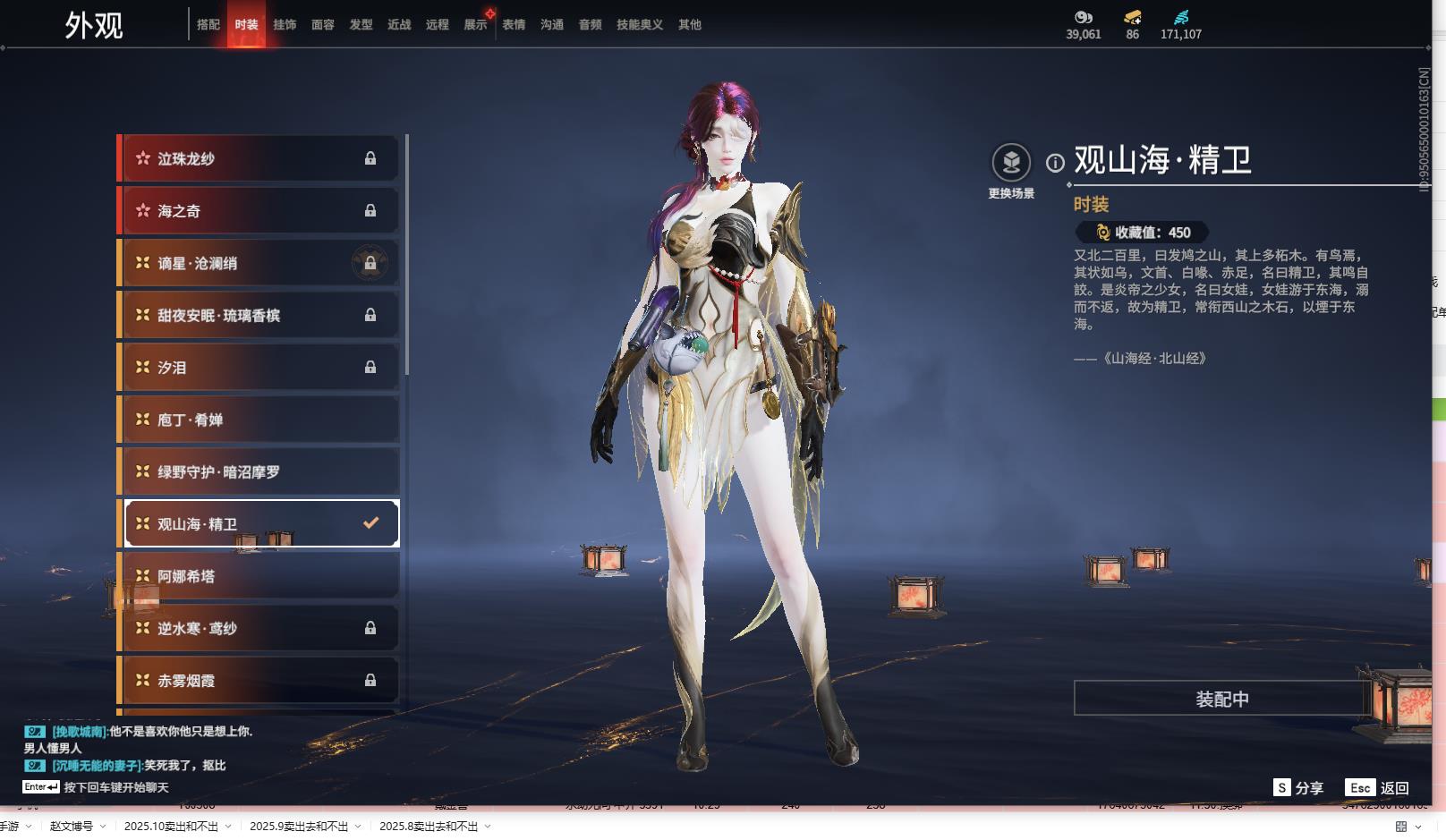Open the 挂饰 tab
The width and height of the screenshot is (1446, 840).
pos(285,25)
